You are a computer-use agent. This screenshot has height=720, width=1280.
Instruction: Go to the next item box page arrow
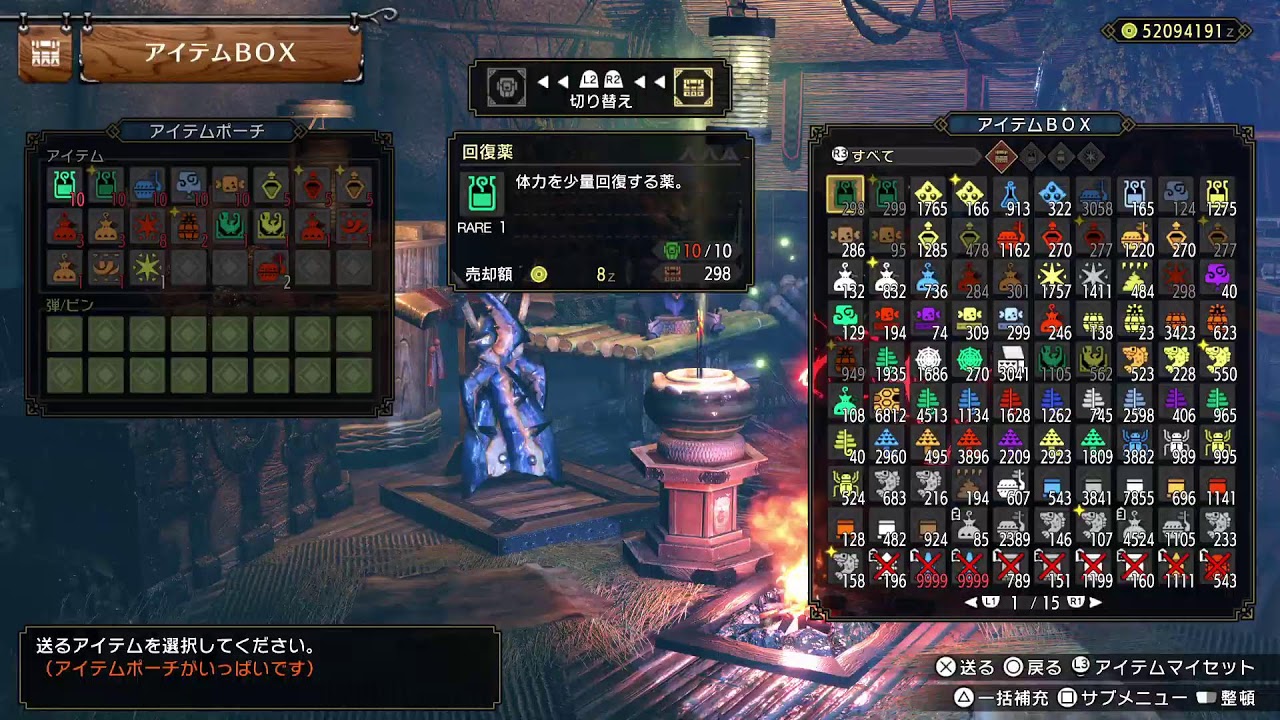pyautogui.click(x=1096, y=603)
